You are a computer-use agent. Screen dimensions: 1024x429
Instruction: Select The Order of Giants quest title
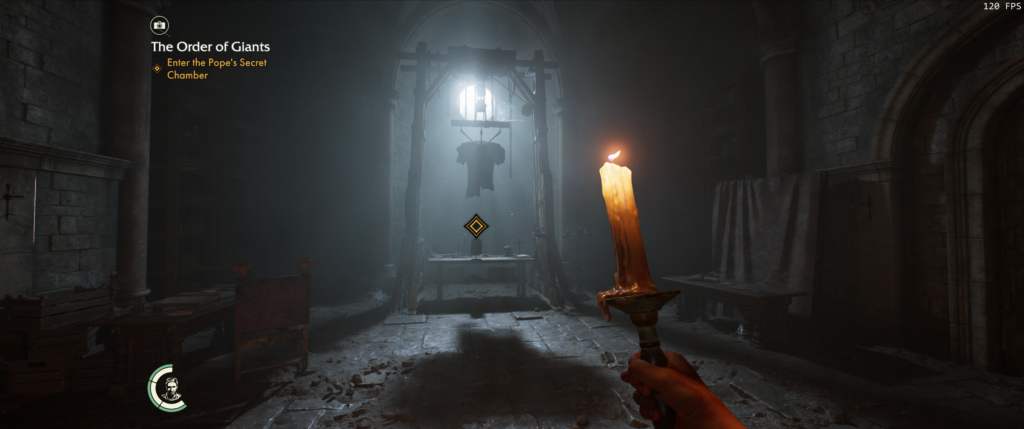(210, 46)
